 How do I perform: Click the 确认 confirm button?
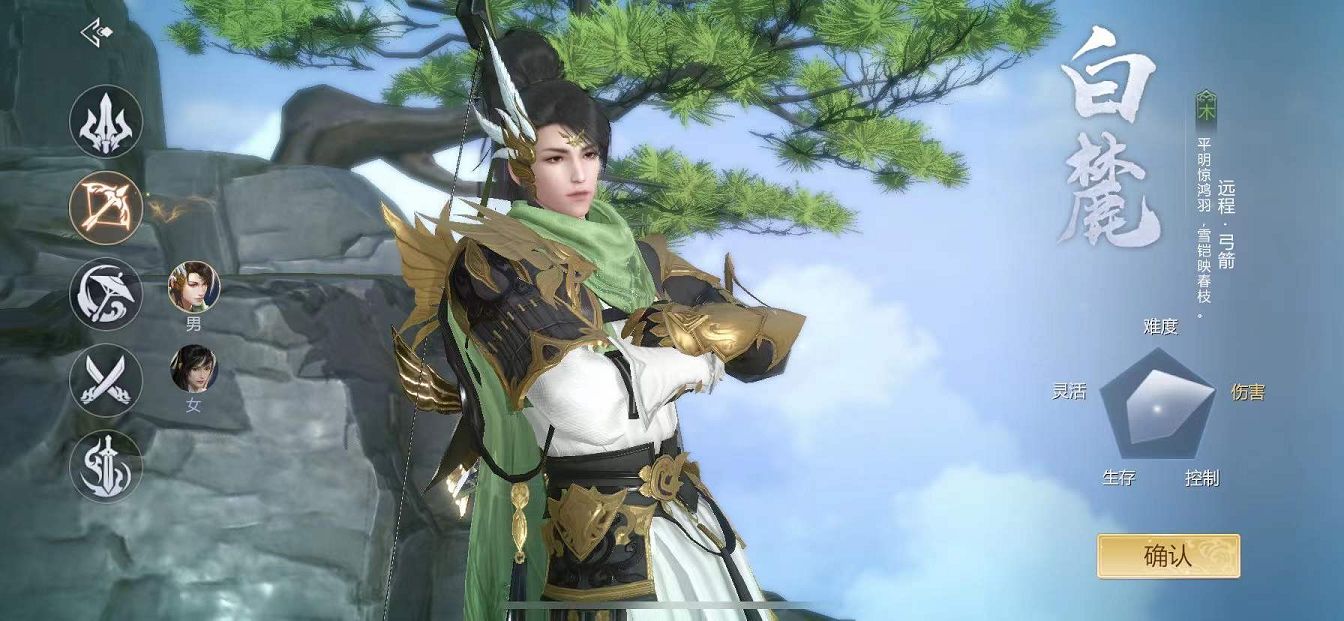tap(1168, 556)
